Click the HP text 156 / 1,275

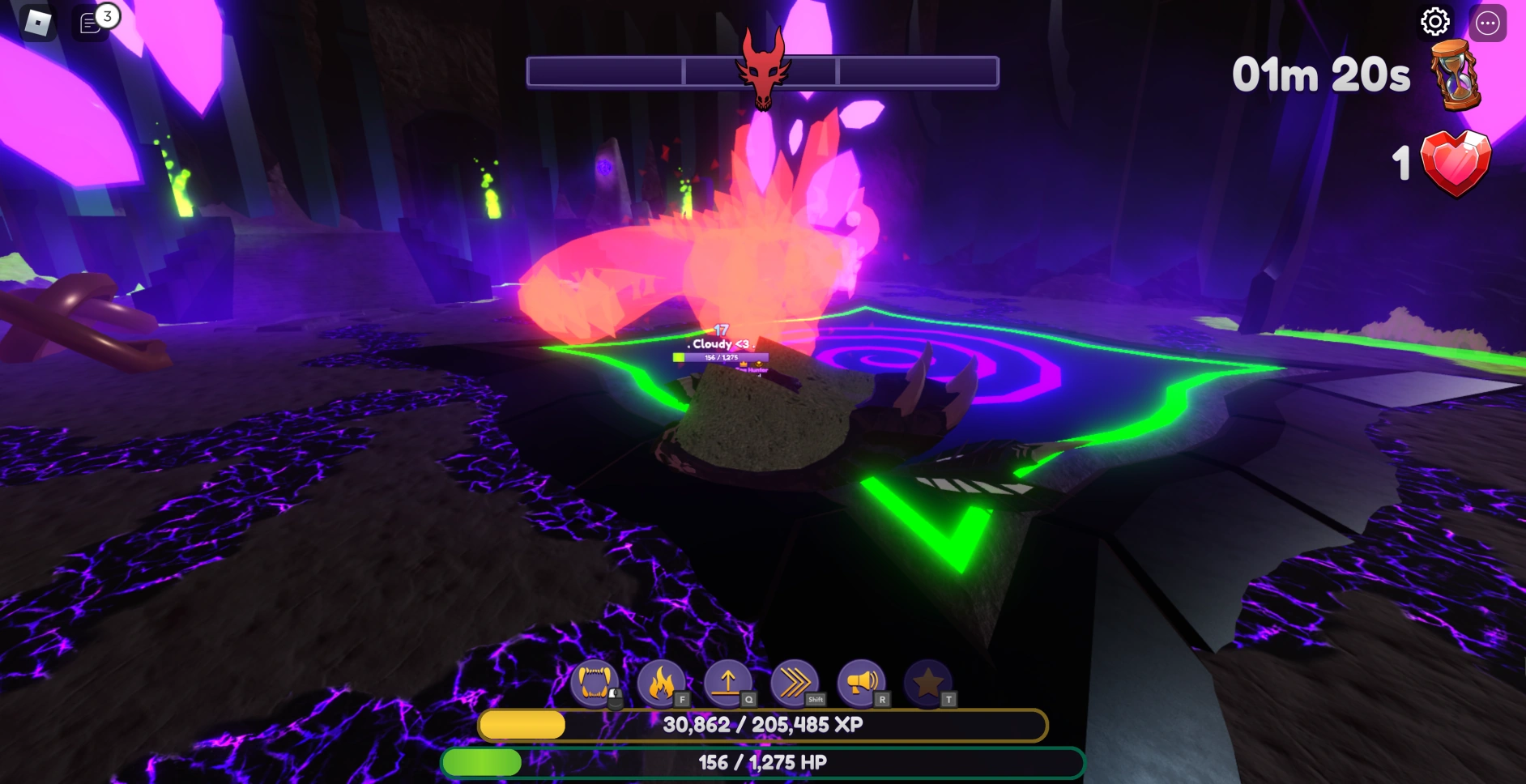761,762
